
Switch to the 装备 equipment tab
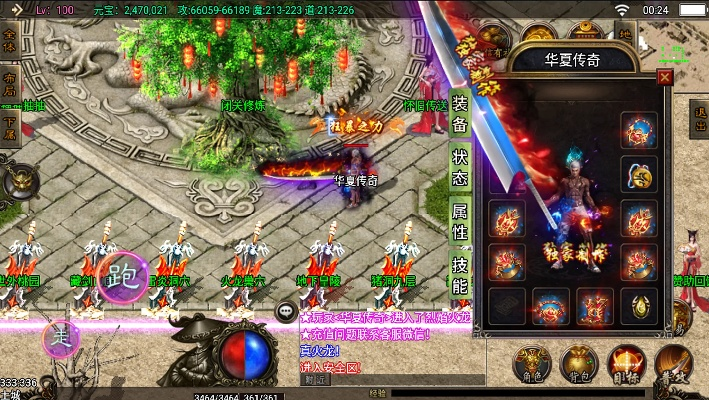pyautogui.click(x=460, y=112)
